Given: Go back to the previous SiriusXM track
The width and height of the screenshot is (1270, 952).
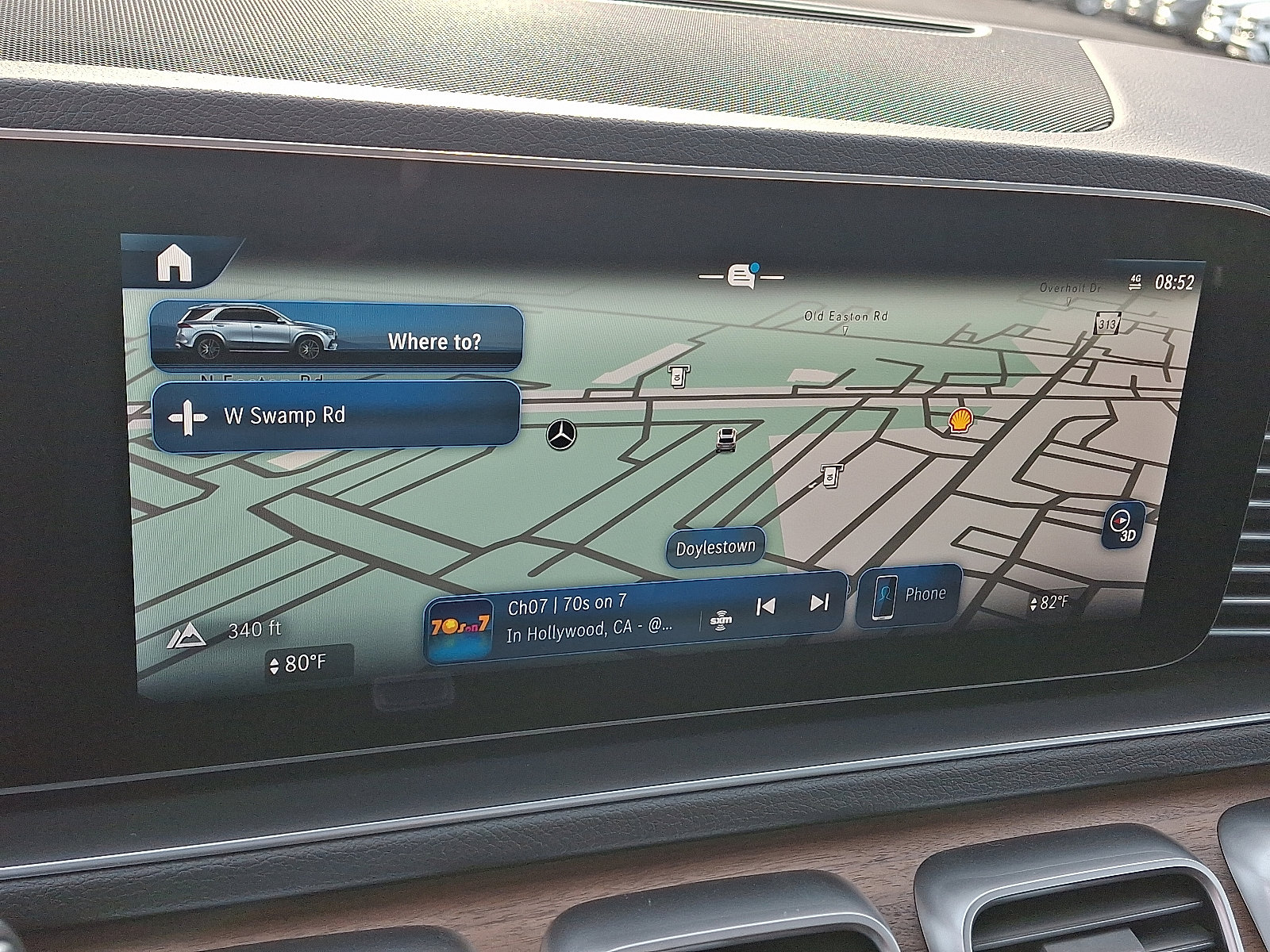Looking at the screenshot, I should (x=764, y=608).
